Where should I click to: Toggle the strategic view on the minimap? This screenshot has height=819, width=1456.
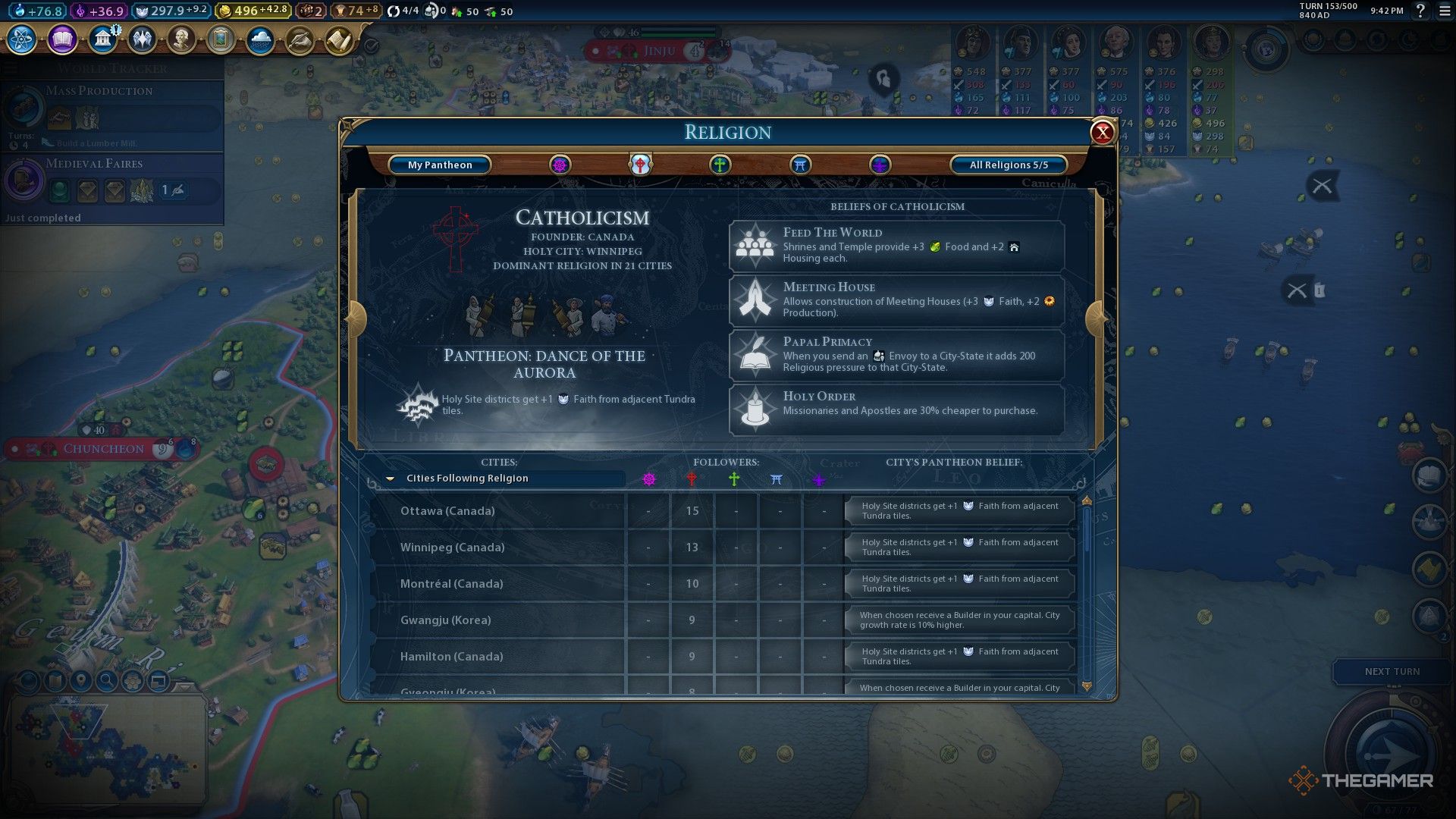(x=133, y=680)
